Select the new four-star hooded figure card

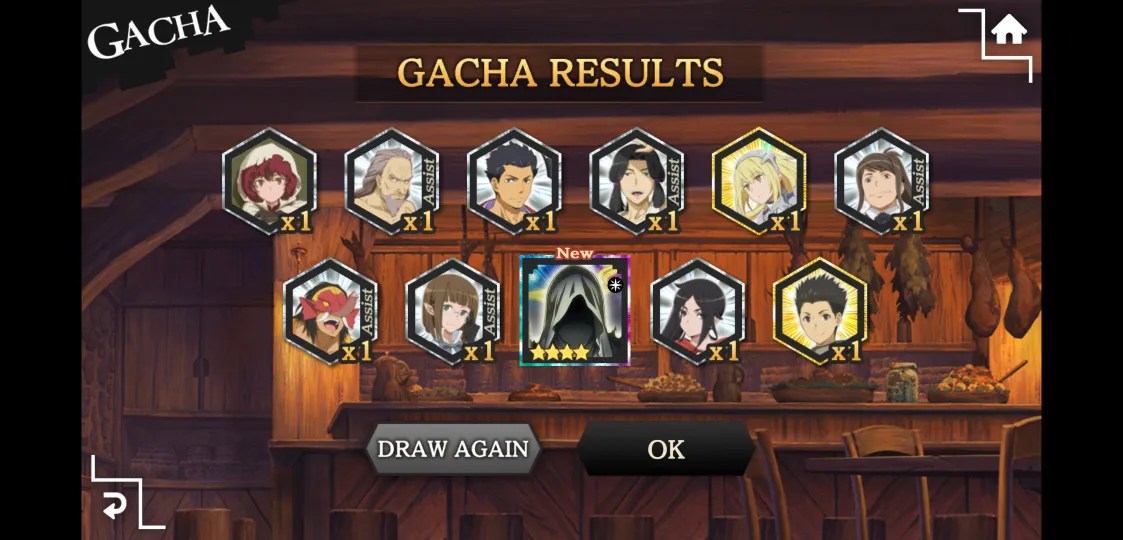tap(574, 310)
